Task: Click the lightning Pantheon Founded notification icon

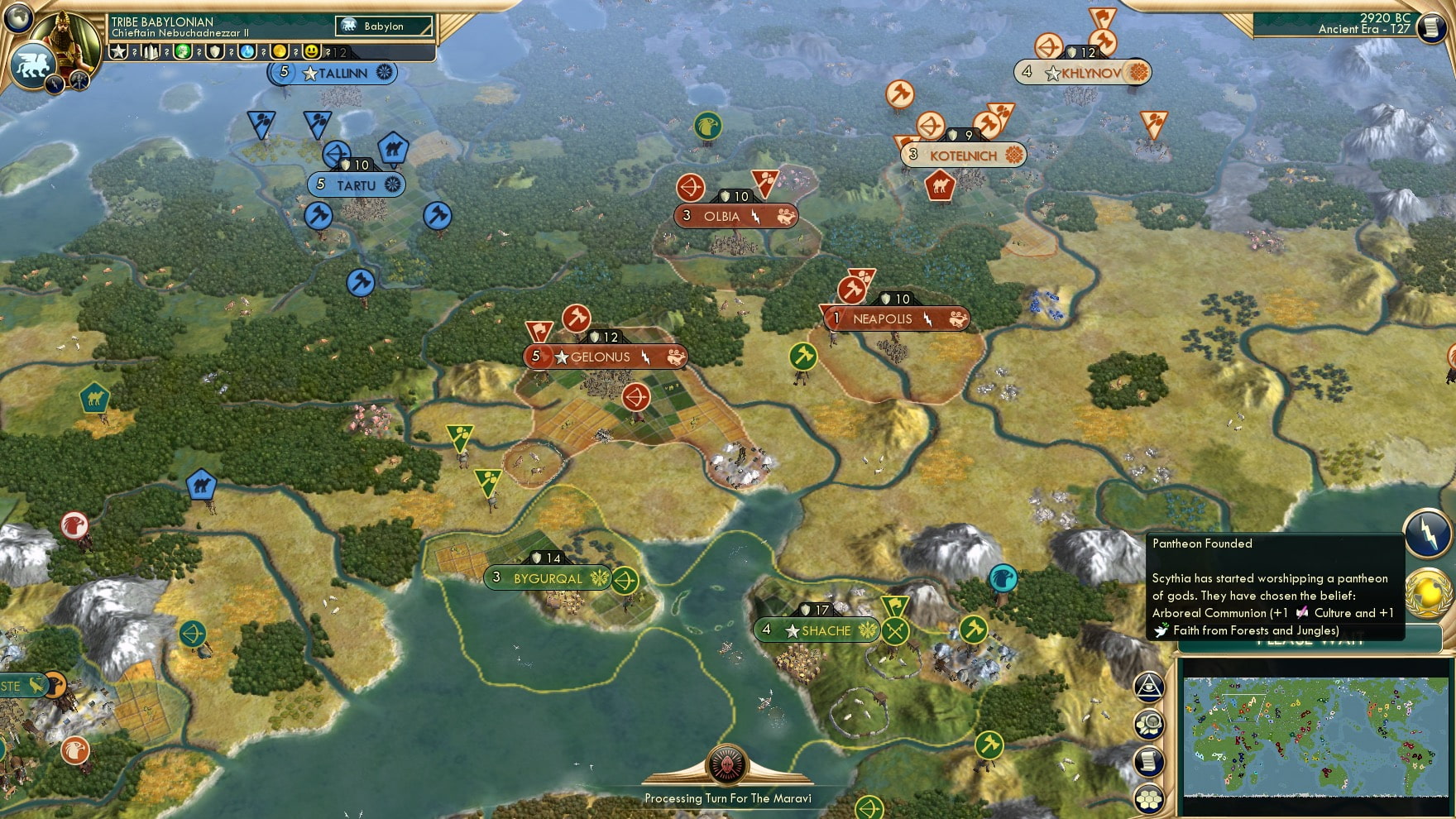Action: [x=1427, y=532]
